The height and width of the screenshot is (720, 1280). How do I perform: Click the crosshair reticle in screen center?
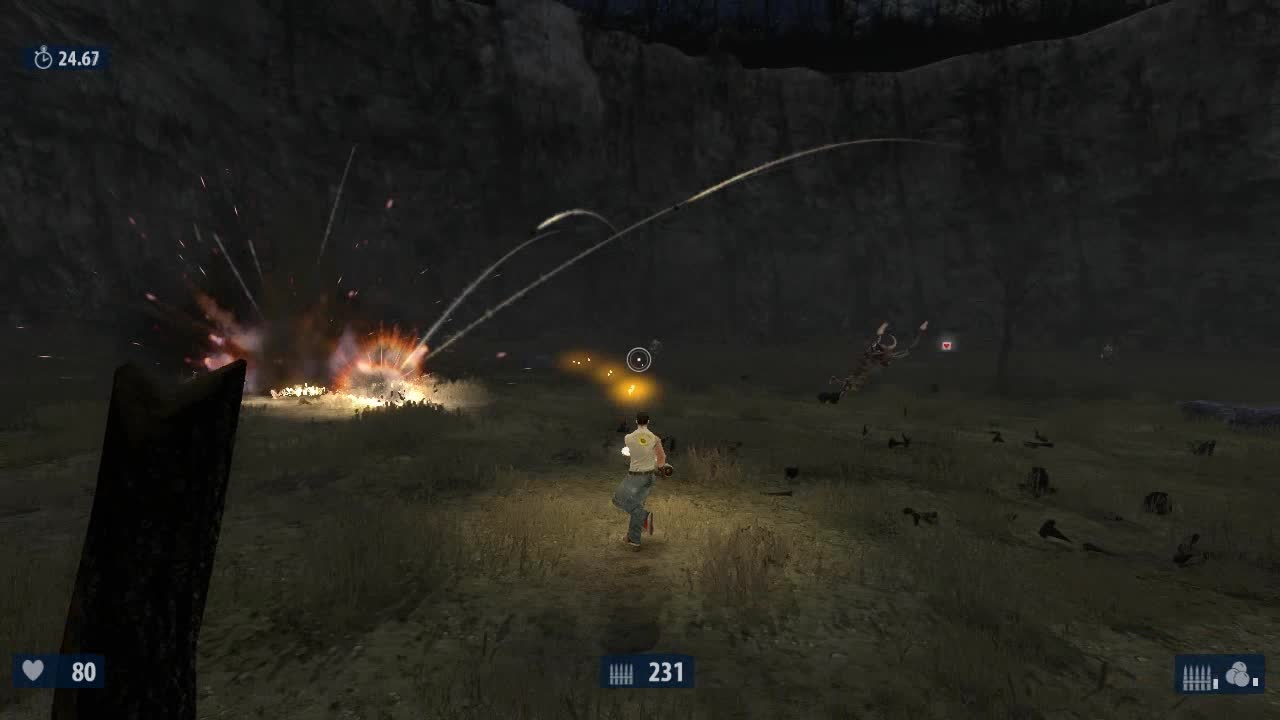[639, 356]
